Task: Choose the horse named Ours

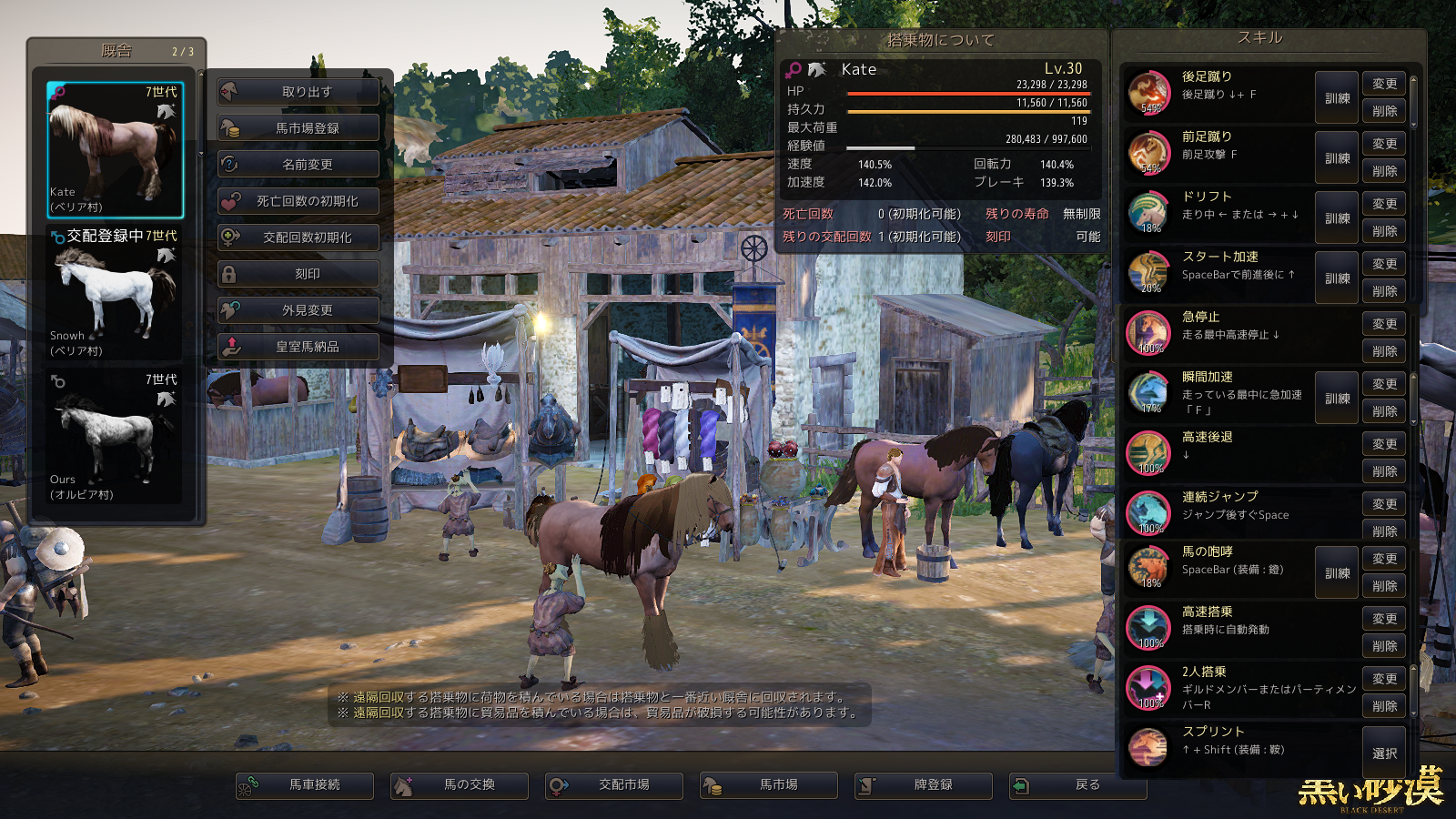Action: tap(115, 437)
